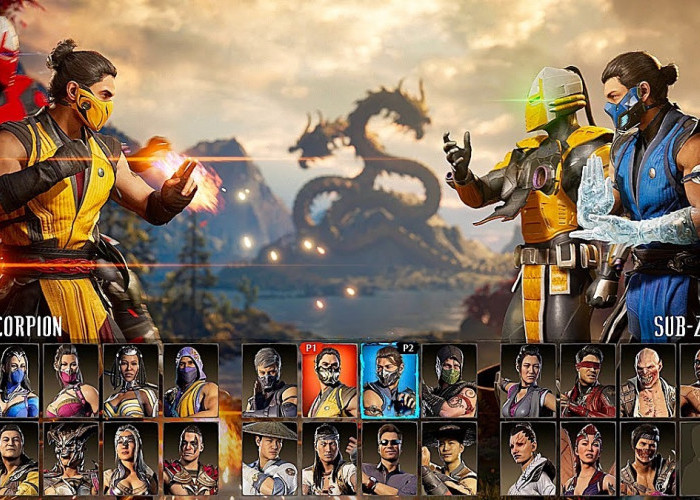Select Rain in the purple hood

coord(190,381)
